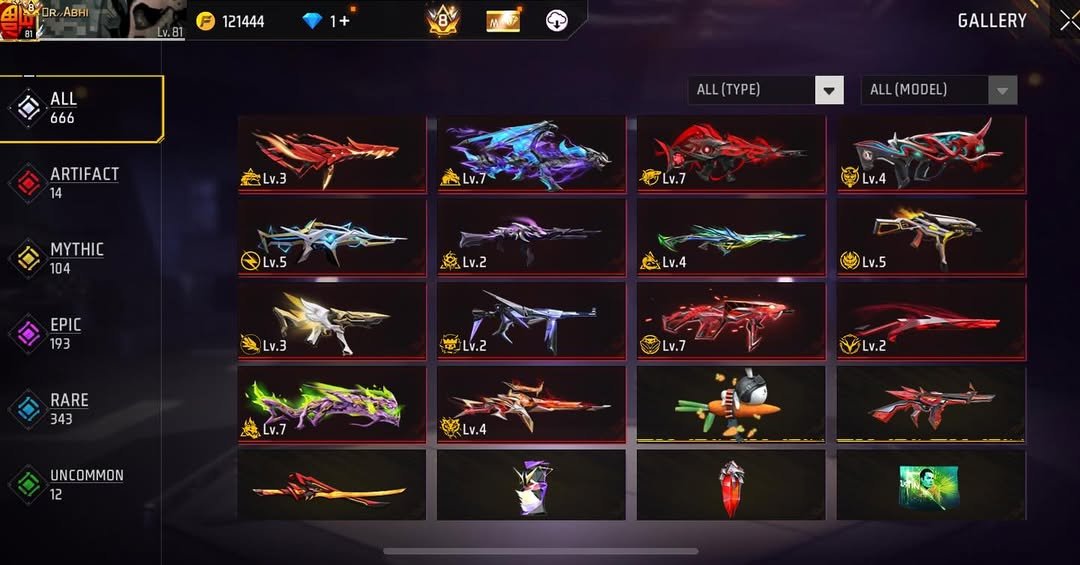Tap the blue diamond currency icon
This screenshot has height=565, width=1080.
point(312,21)
